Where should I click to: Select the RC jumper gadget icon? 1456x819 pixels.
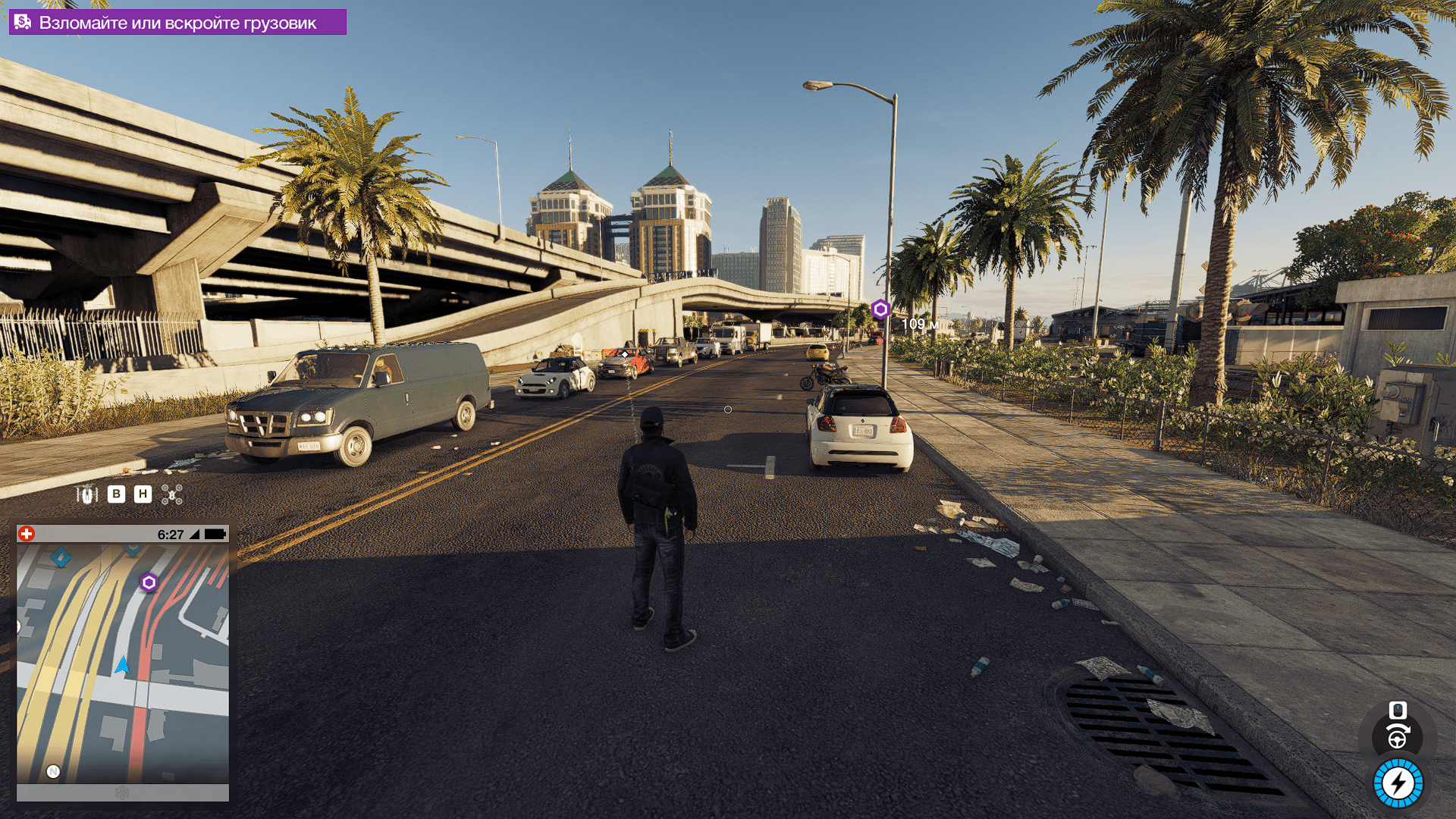coord(87,494)
